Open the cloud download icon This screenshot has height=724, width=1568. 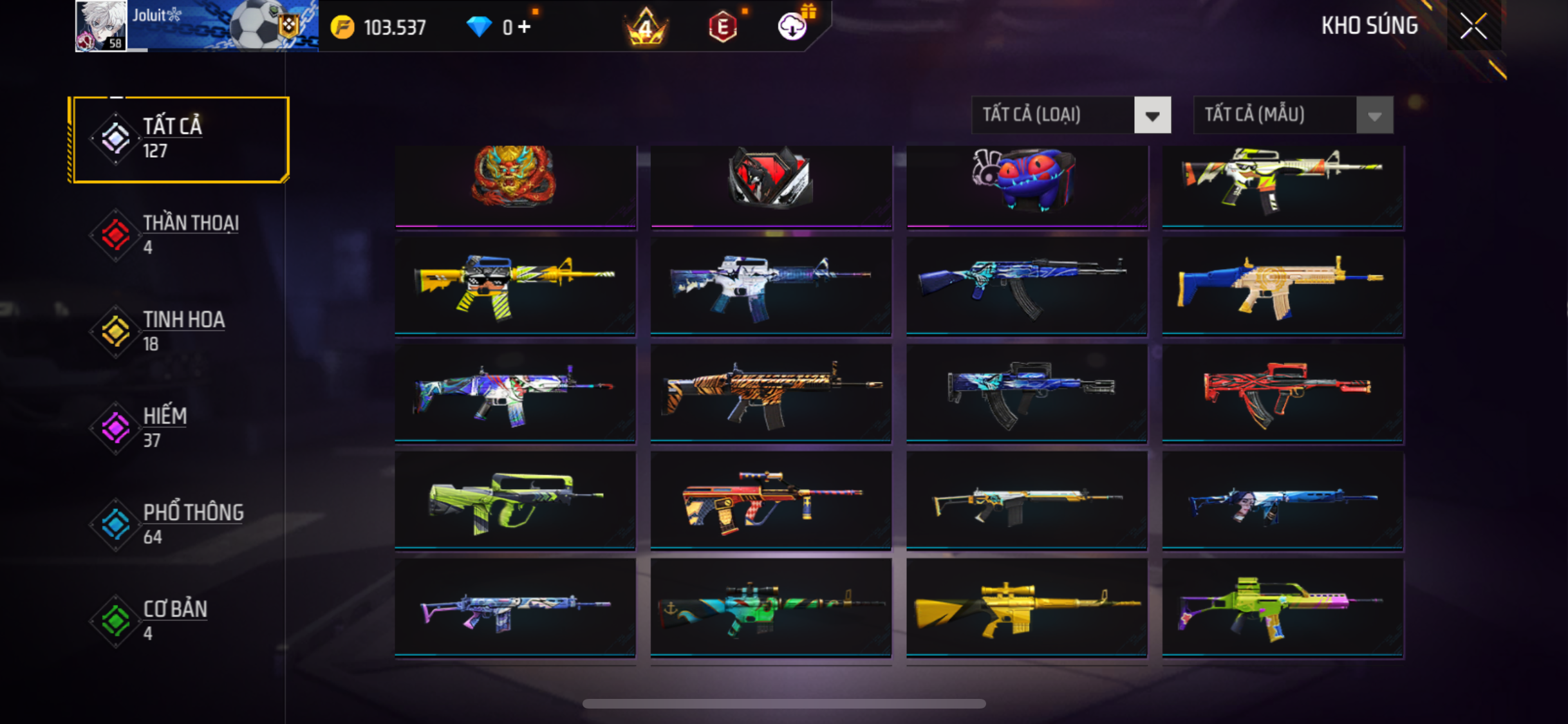(x=792, y=27)
